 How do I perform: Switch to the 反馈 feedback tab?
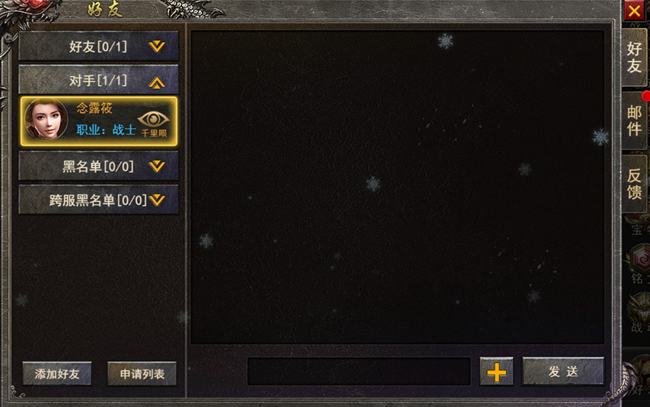click(x=634, y=181)
